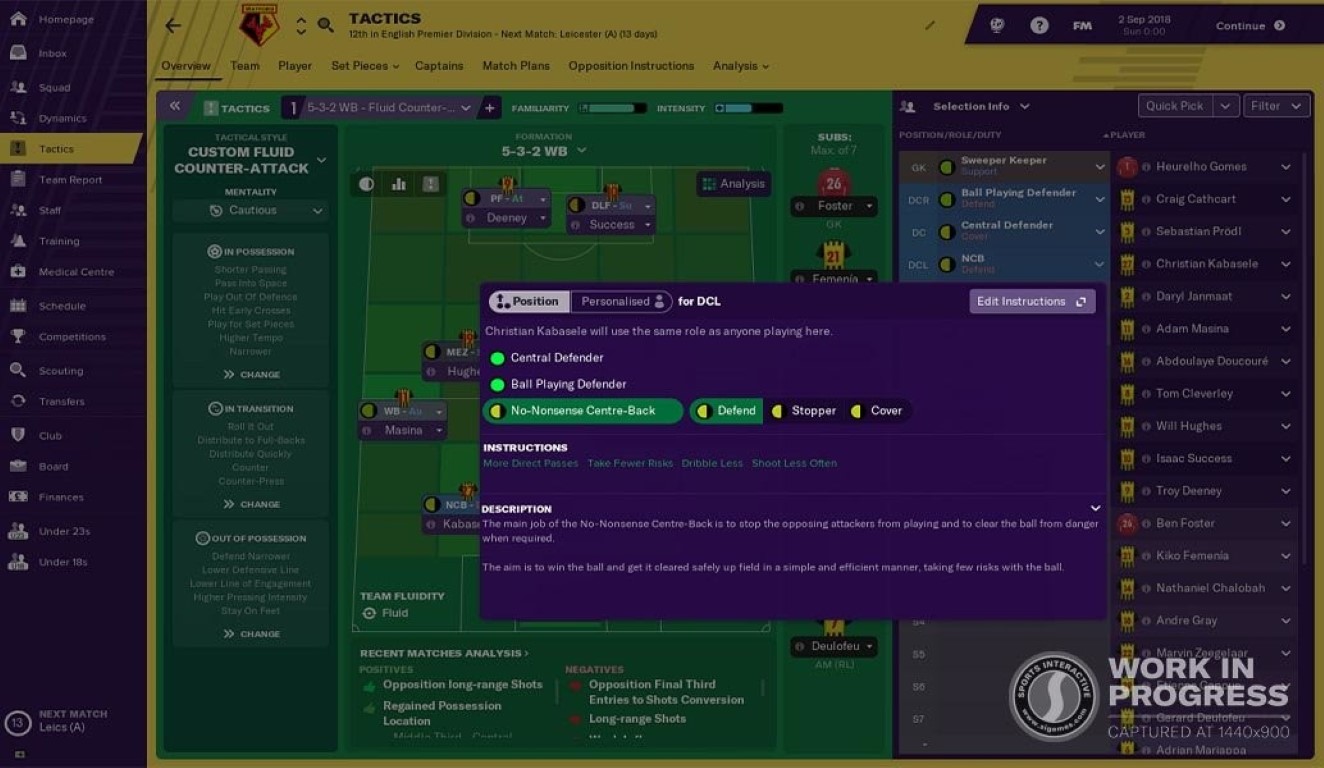Click the Edit Instructions button
Screen dimensions: 1324x768
pyautogui.click(x=1031, y=301)
